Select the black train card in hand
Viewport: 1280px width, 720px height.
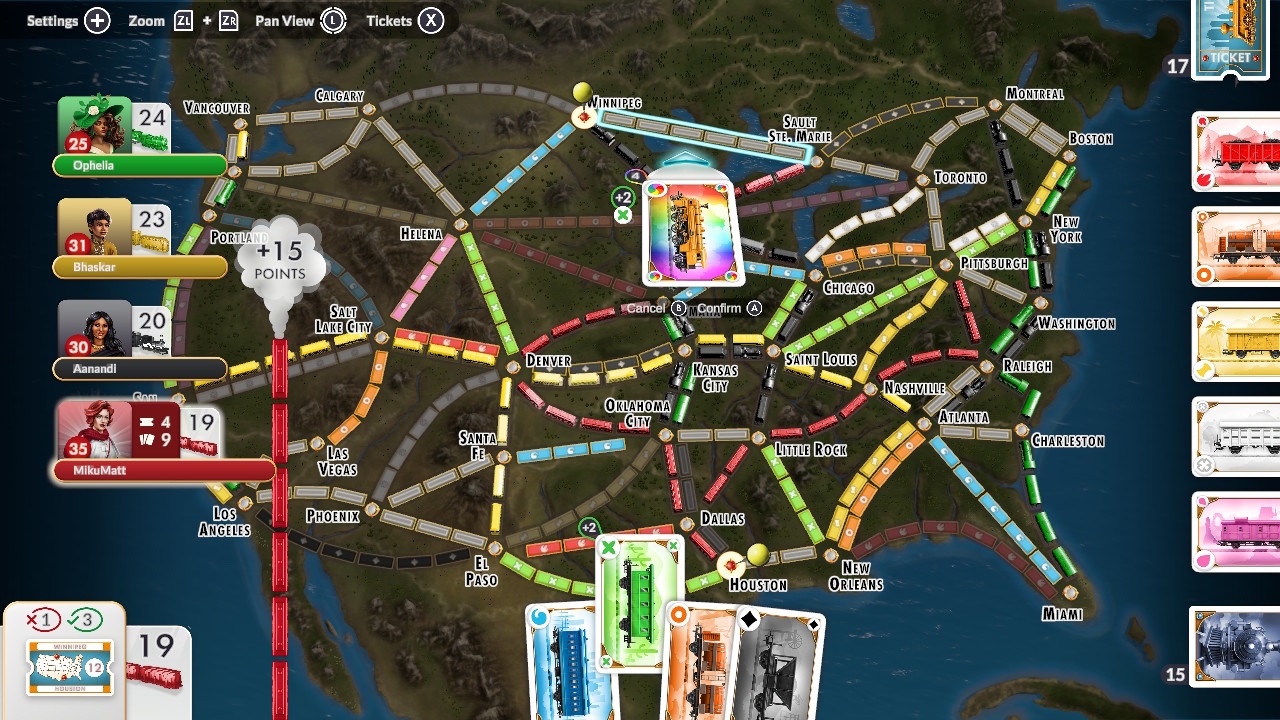(x=780, y=665)
